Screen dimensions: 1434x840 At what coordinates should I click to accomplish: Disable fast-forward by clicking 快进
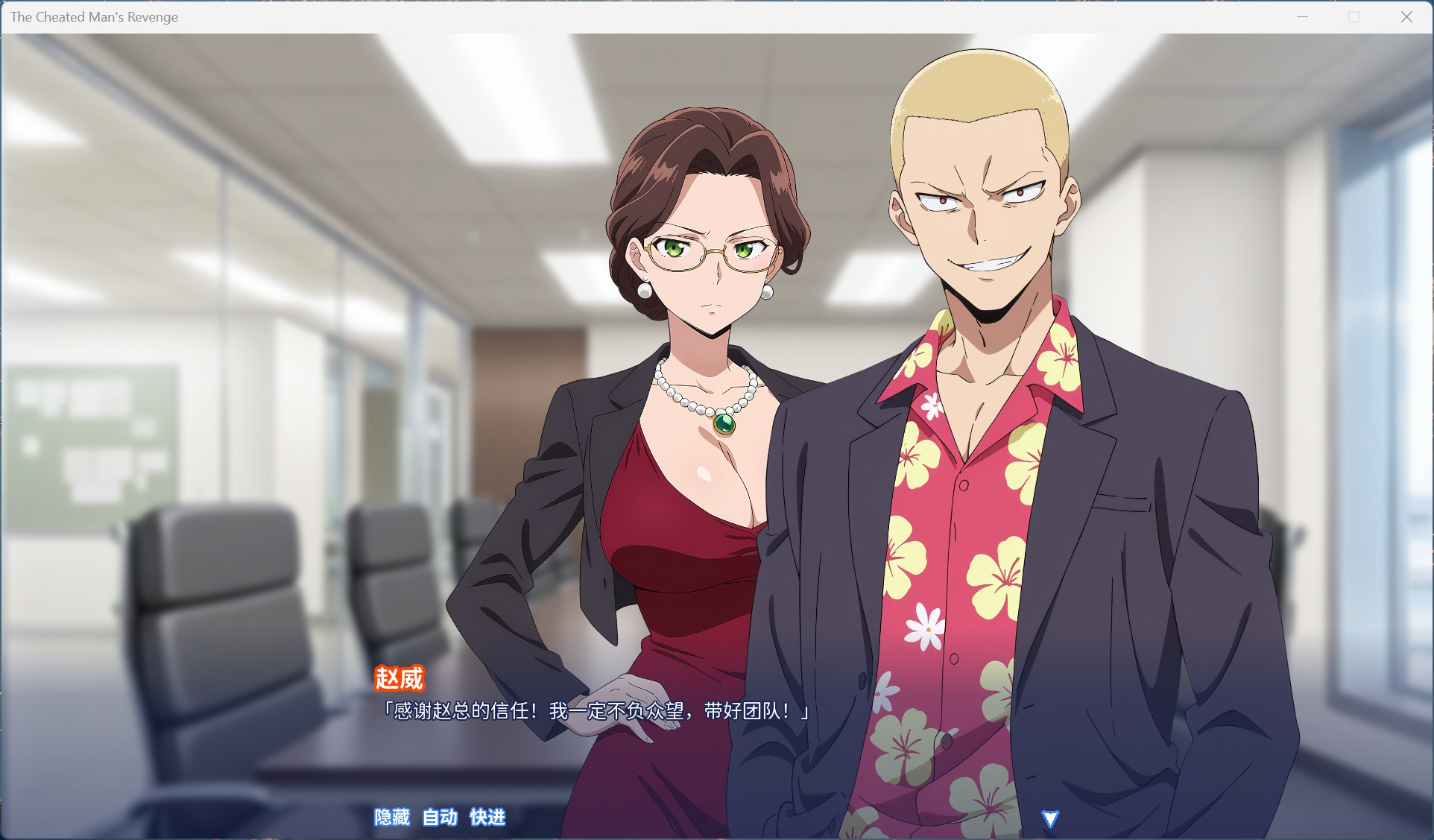(487, 817)
